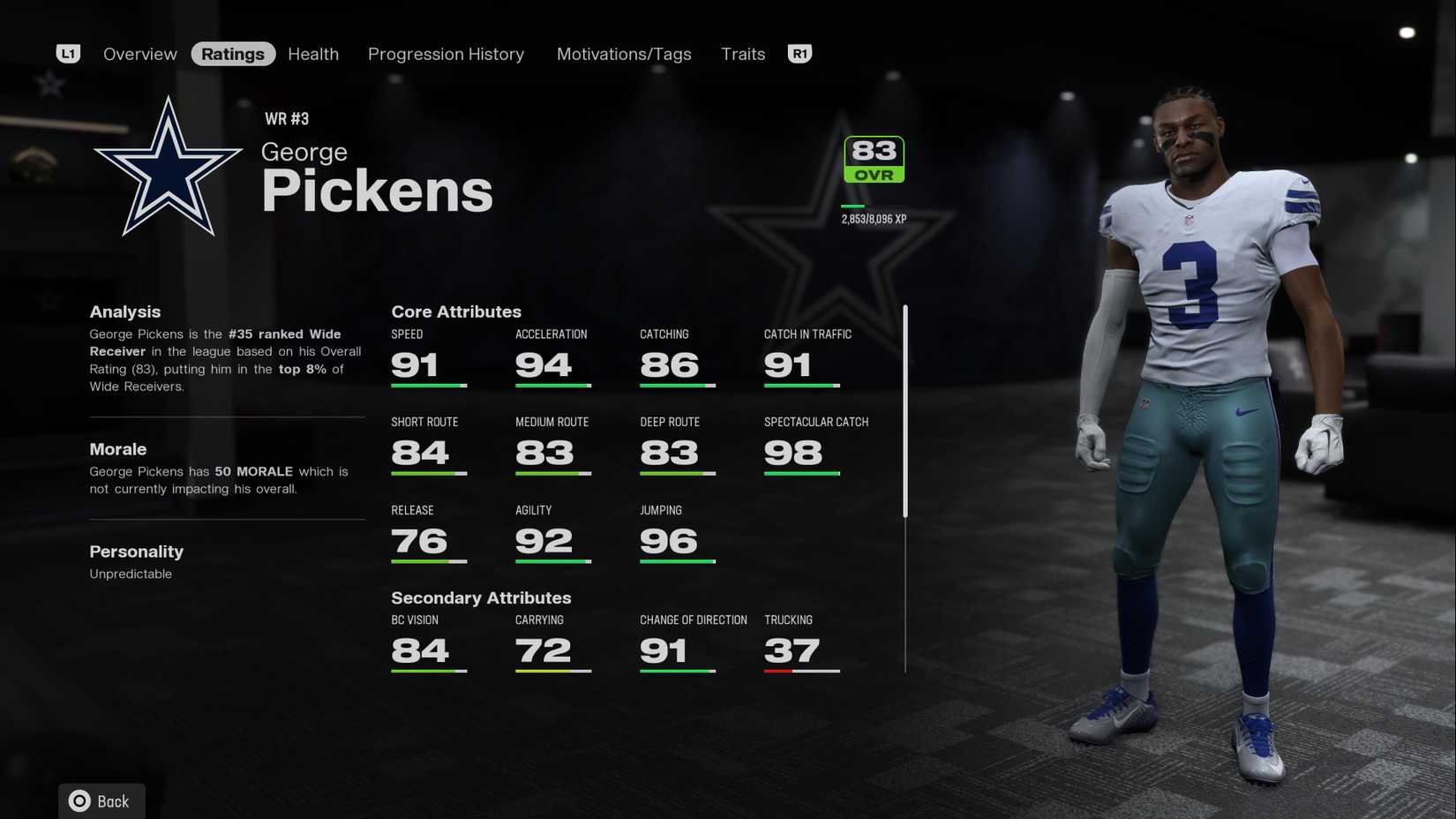Click the Back button at bottom left
This screenshot has height=819, width=1456.
tap(101, 800)
